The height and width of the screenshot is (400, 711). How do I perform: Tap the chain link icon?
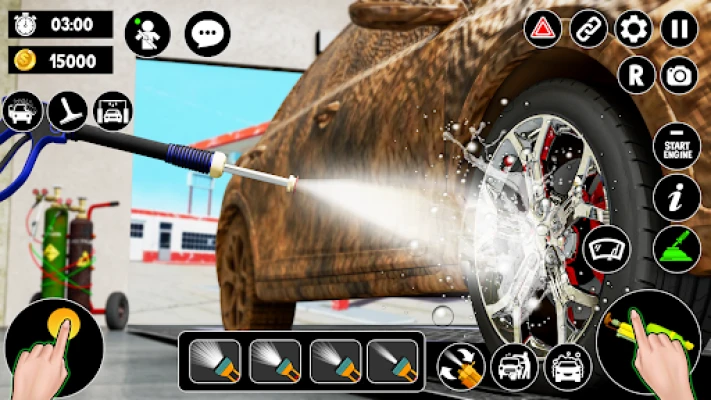point(588,28)
